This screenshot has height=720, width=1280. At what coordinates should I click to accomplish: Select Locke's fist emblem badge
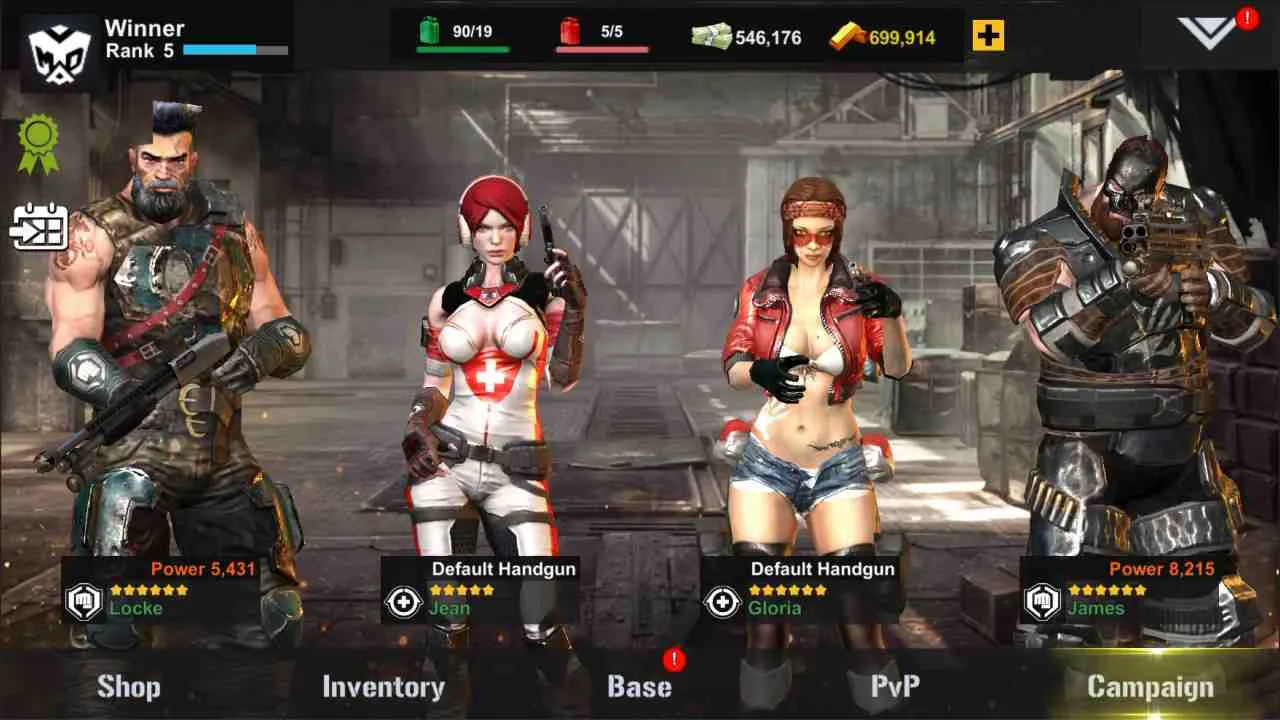(84, 601)
